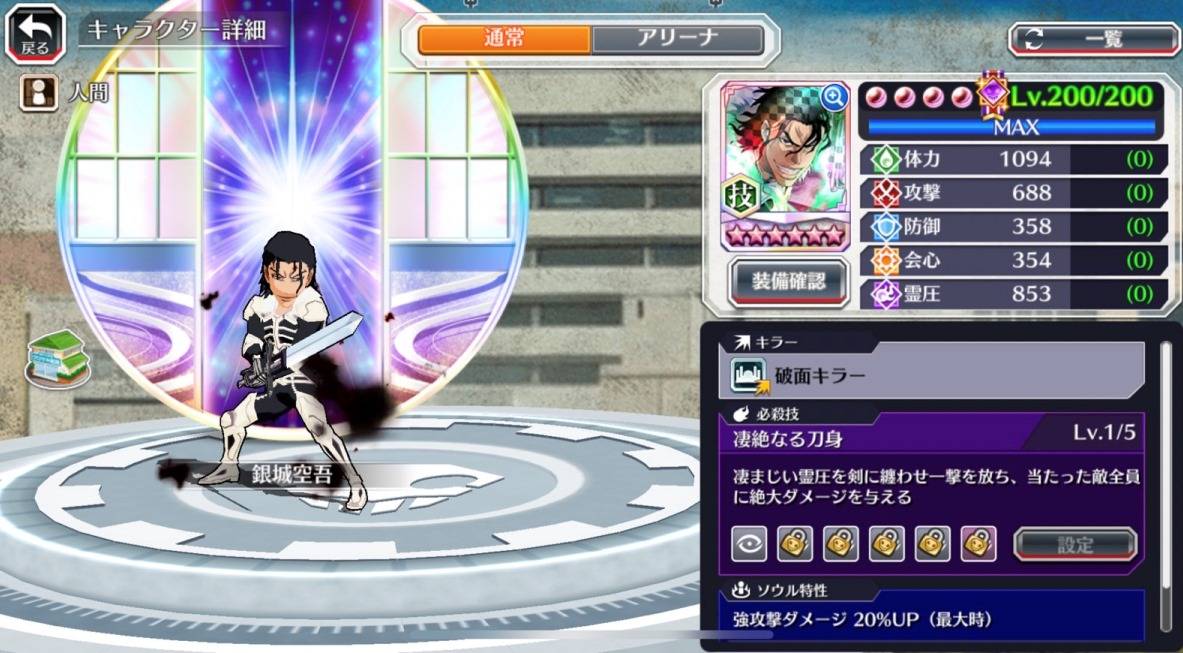Screen dimensions: 1183x653
Task: Open 装備確認 equipment check
Action: pyautogui.click(x=789, y=282)
